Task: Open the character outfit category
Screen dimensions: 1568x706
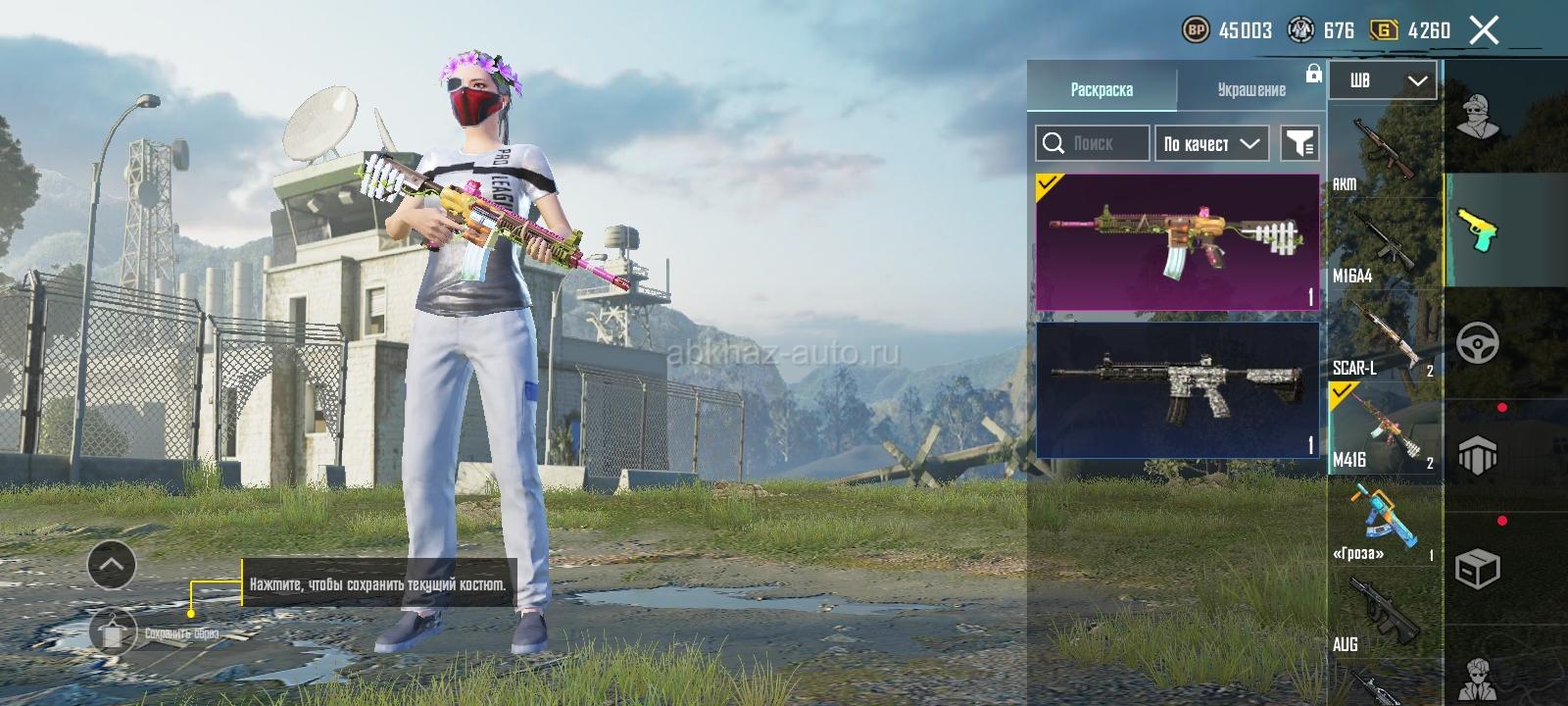Action: (1477, 117)
